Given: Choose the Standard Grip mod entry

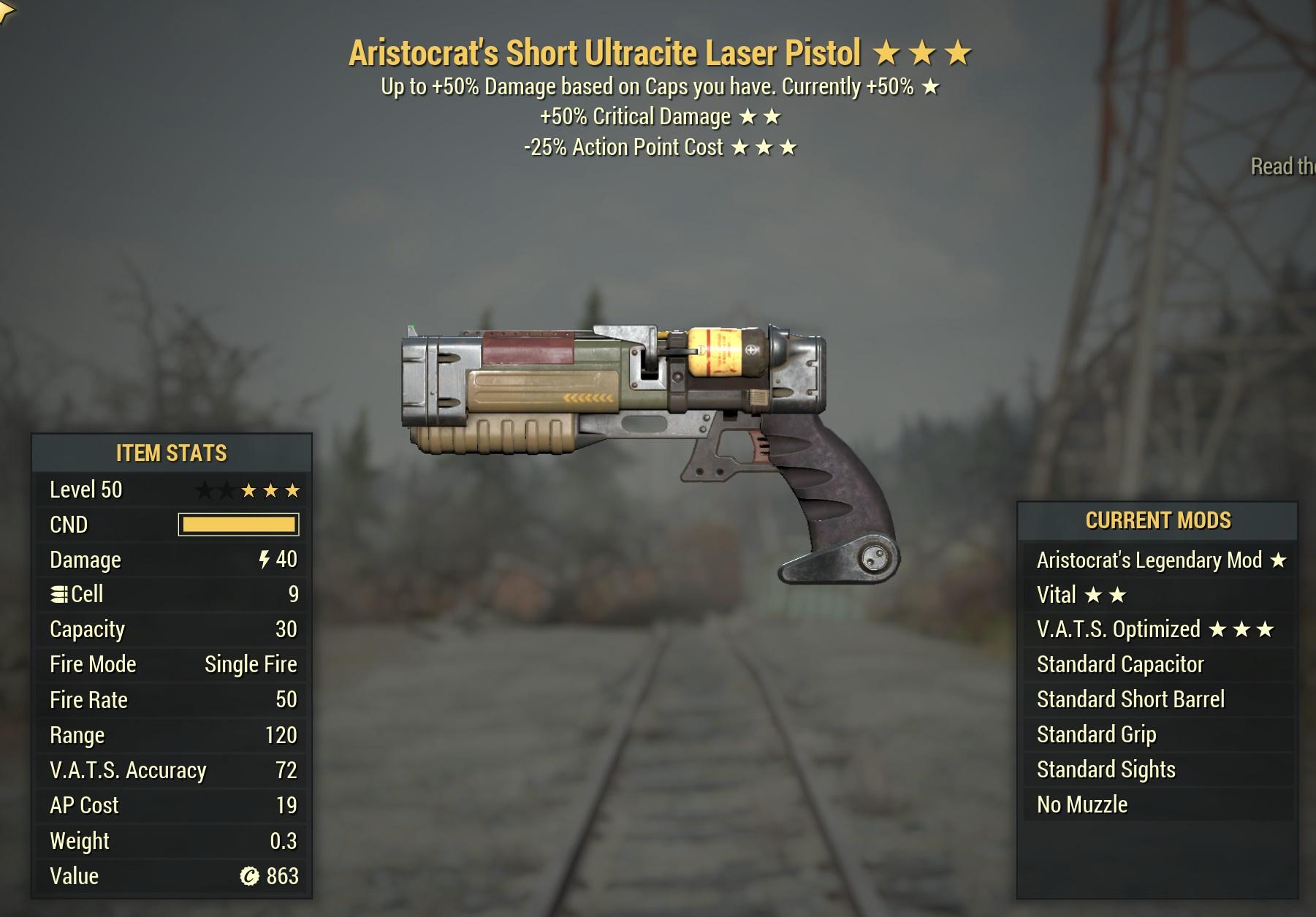Looking at the screenshot, I should pyautogui.click(x=1158, y=734).
